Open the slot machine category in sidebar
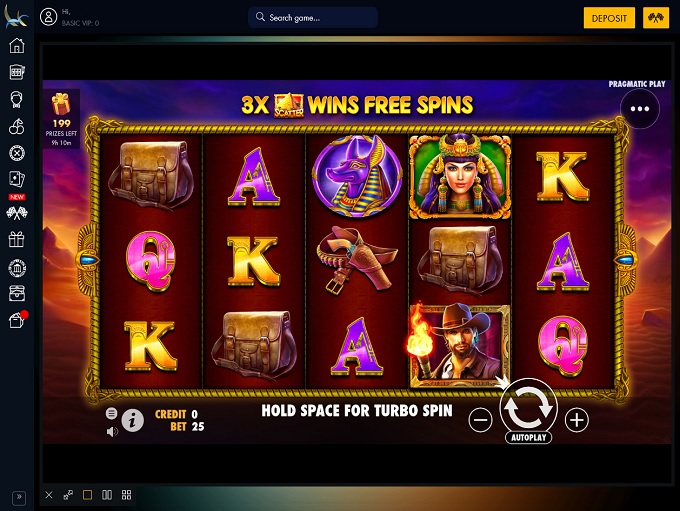The image size is (680, 511). (16, 73)
